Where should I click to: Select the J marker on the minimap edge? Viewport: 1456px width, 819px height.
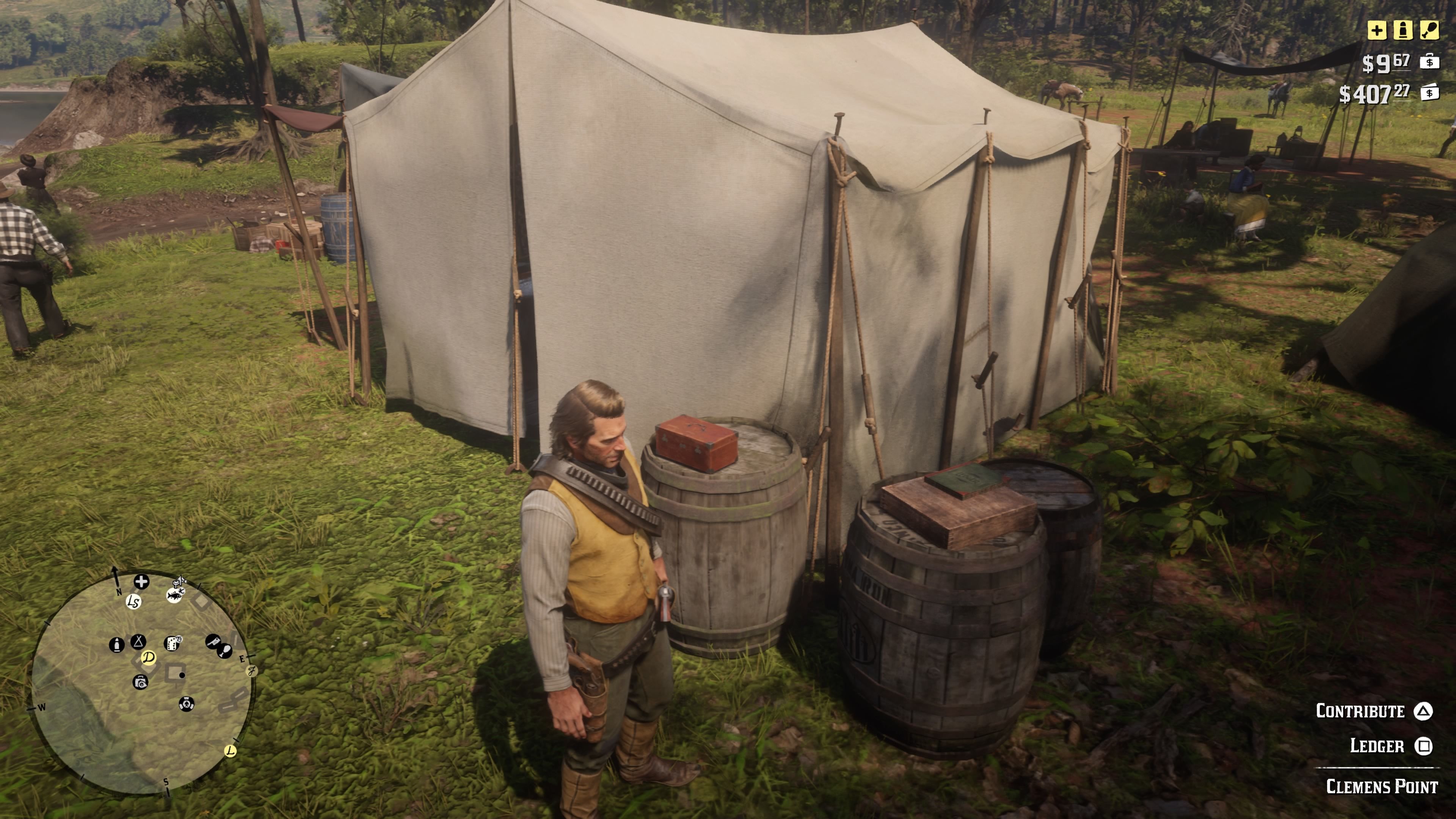point(251,670)
